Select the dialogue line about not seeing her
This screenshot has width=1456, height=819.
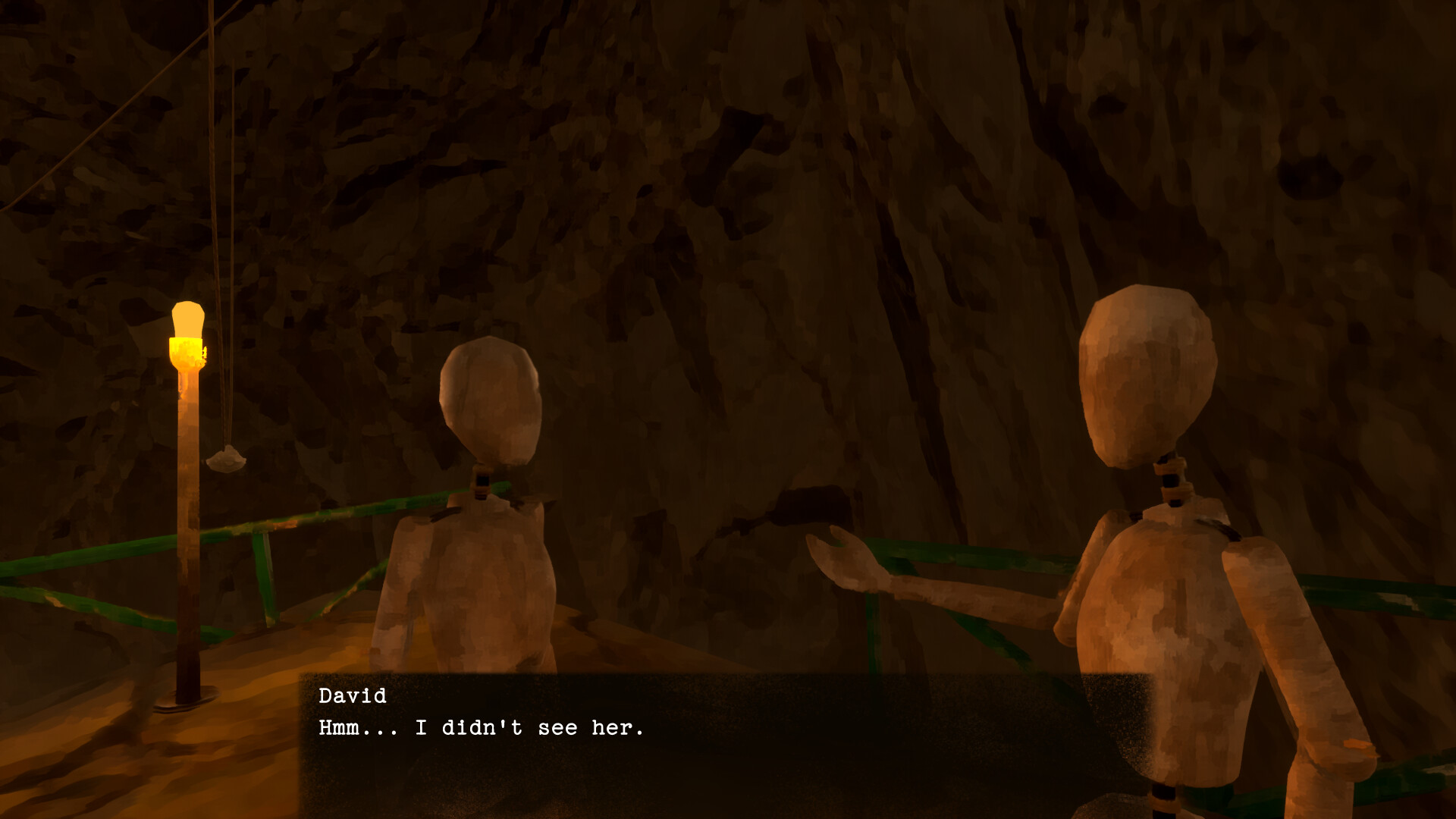pyautogui.click(x=482, y=727)
